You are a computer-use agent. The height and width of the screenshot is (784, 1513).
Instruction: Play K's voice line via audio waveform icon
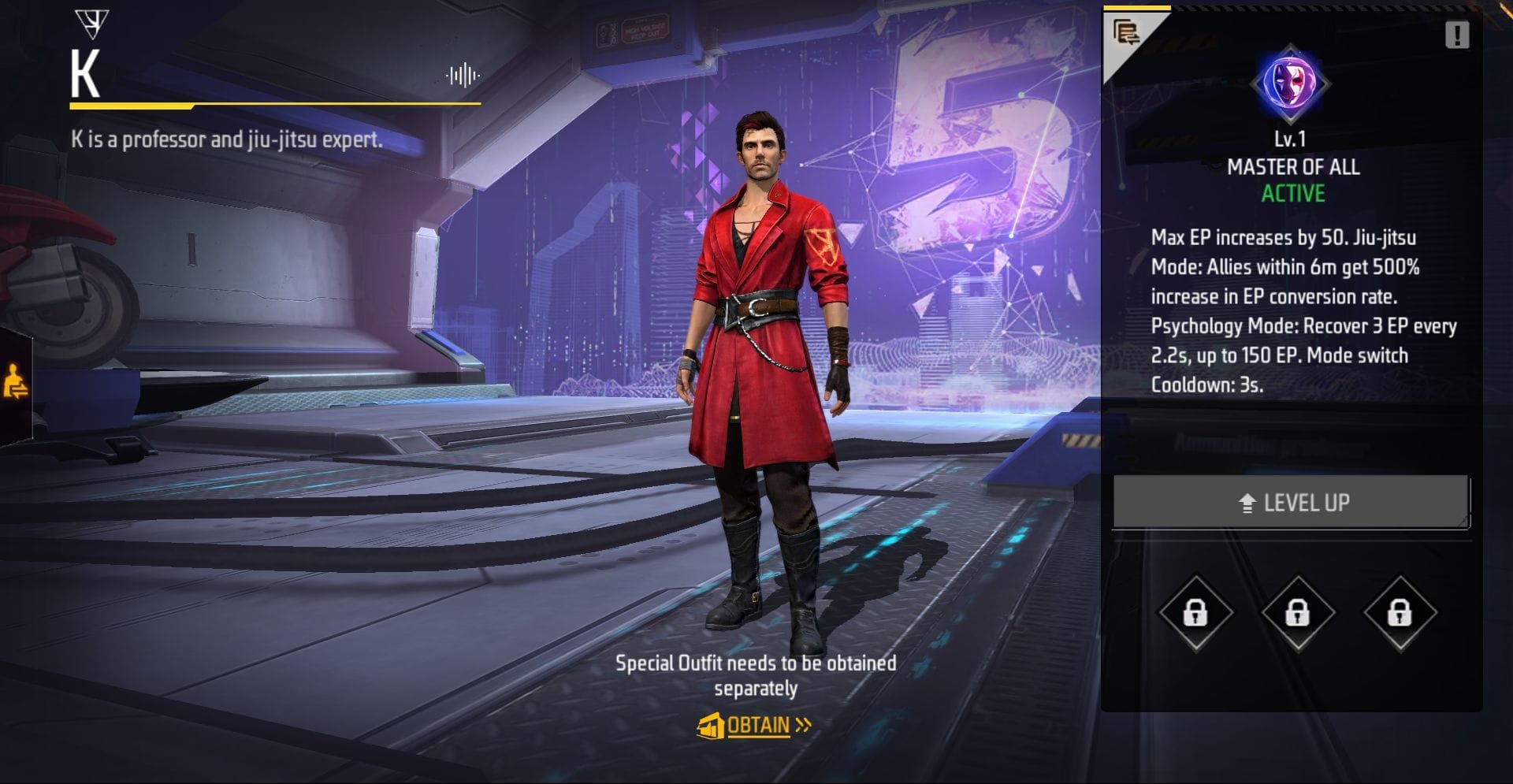pos(461,74)
